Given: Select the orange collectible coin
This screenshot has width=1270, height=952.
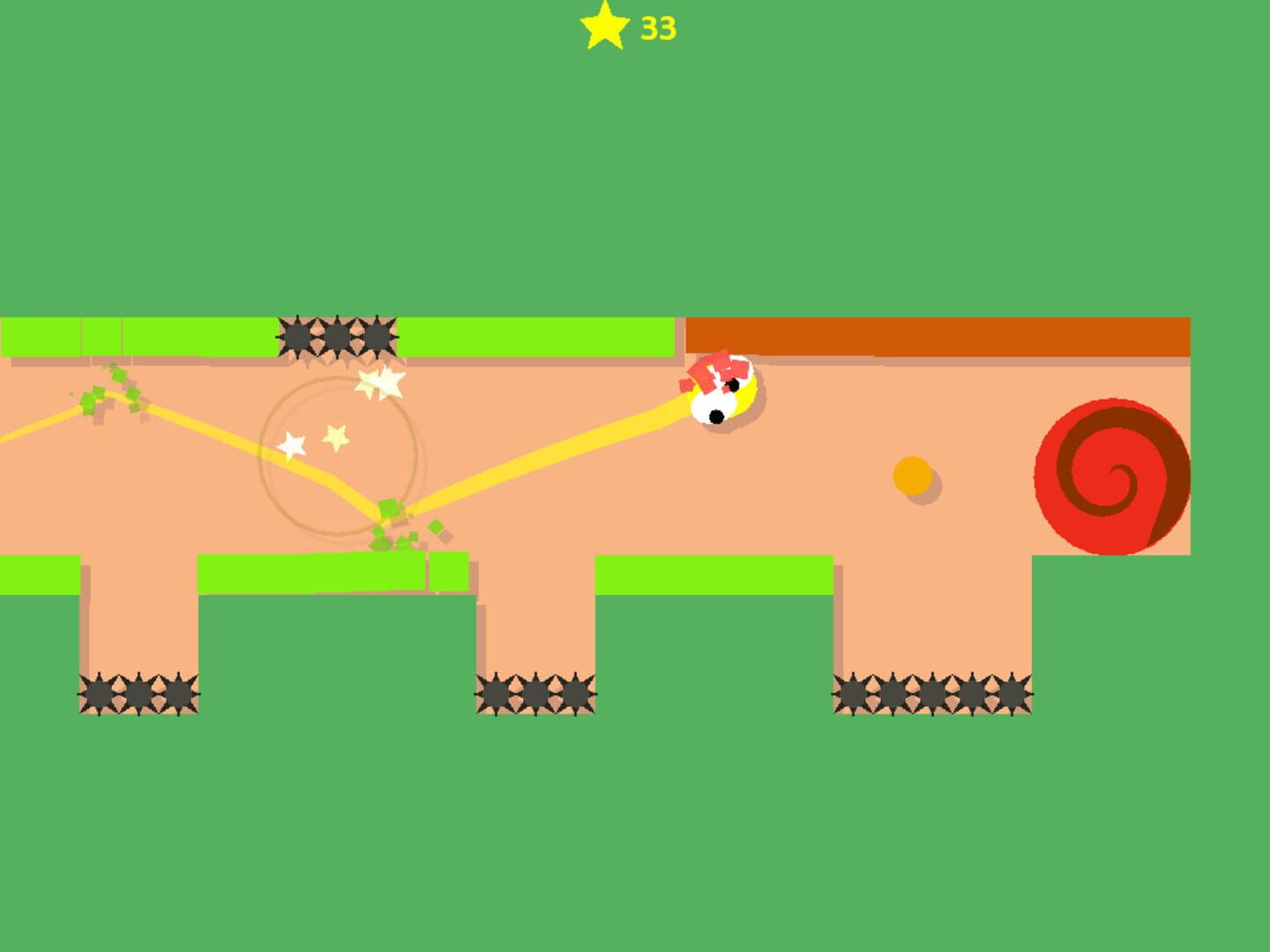Looking at the screenshot, I should click(913, 476).
